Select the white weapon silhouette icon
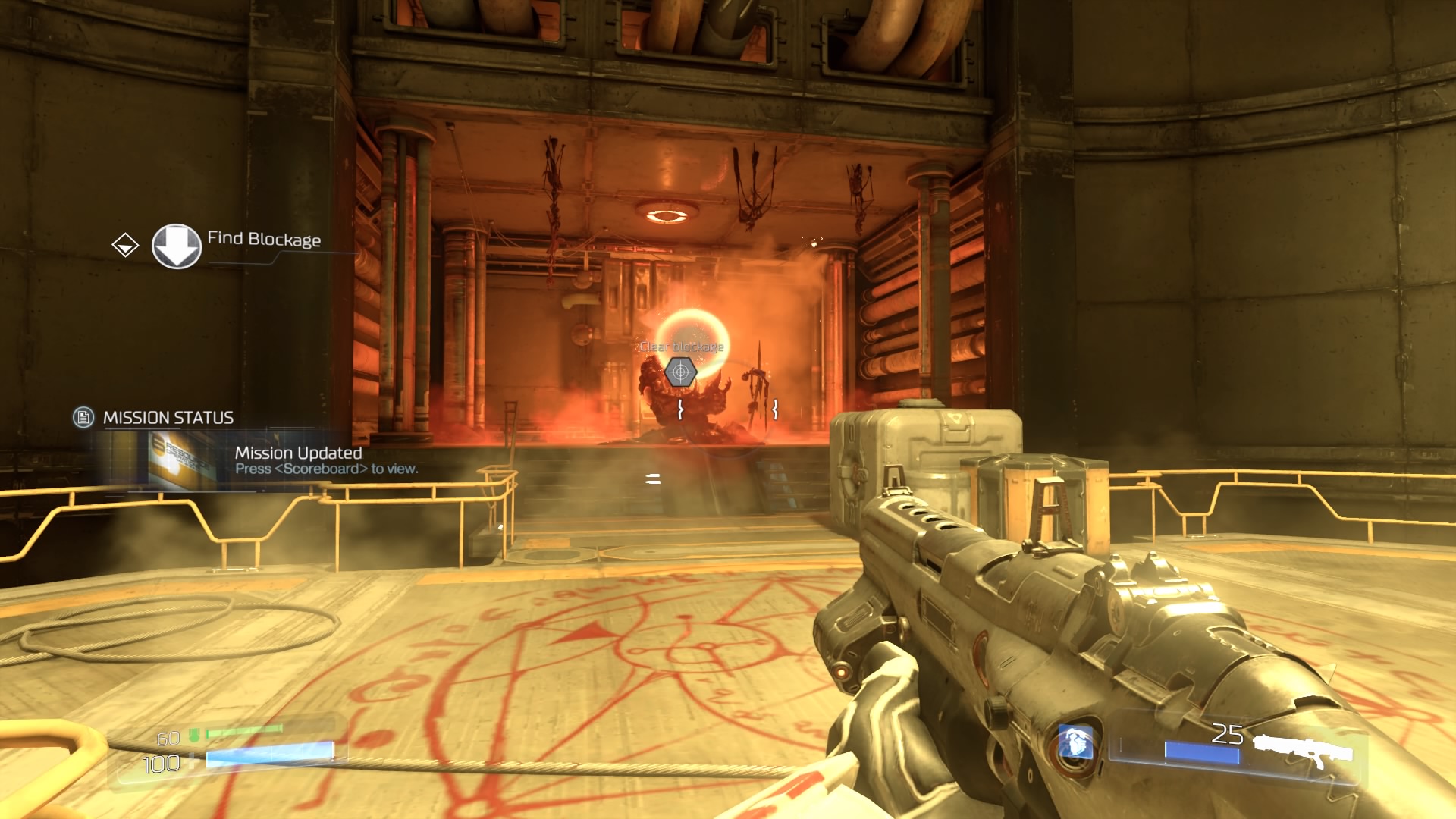This screenshot has width=1456, height=819. (1302, 748)
